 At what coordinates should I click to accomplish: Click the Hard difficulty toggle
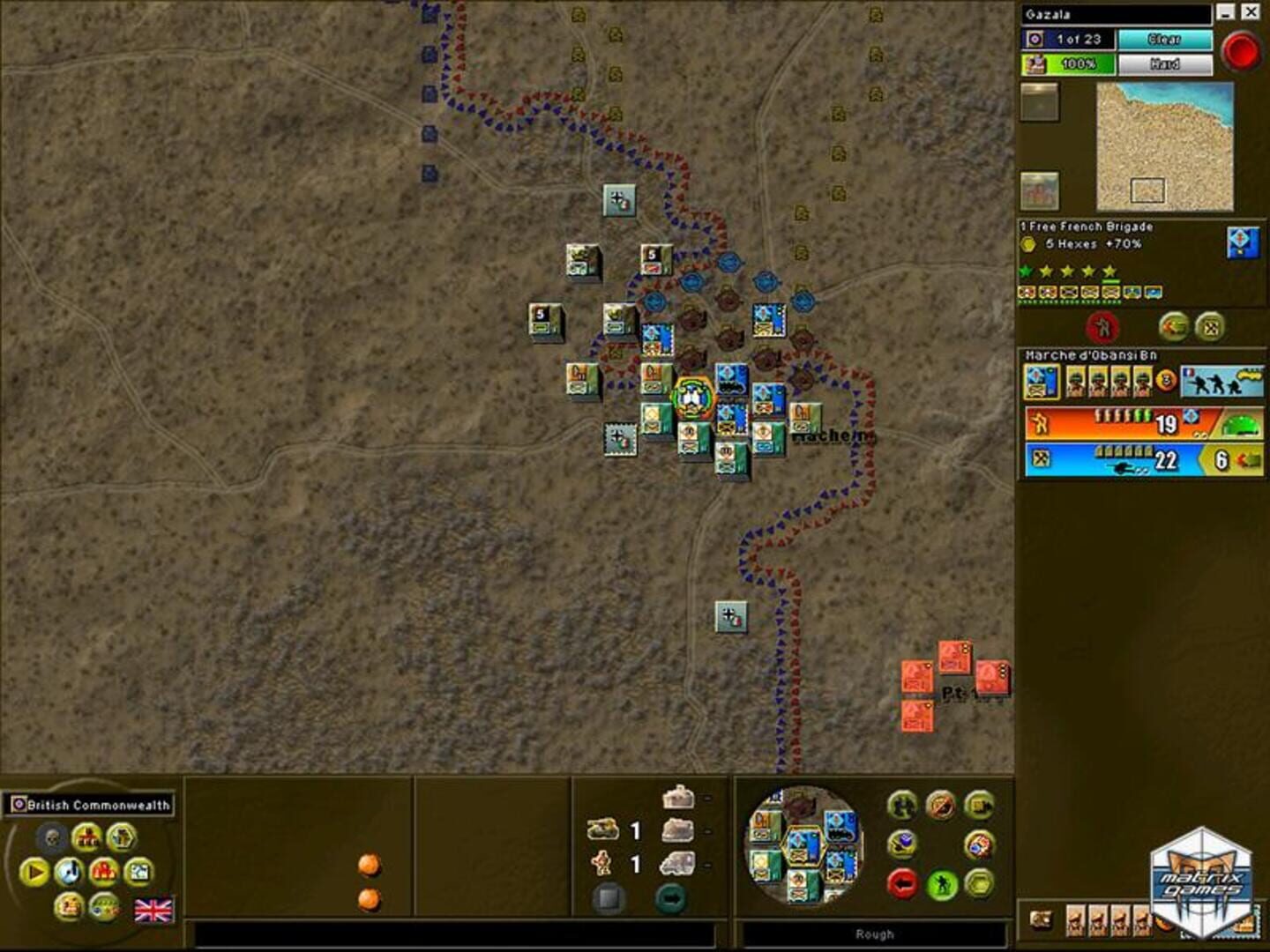coord(1164,63)
